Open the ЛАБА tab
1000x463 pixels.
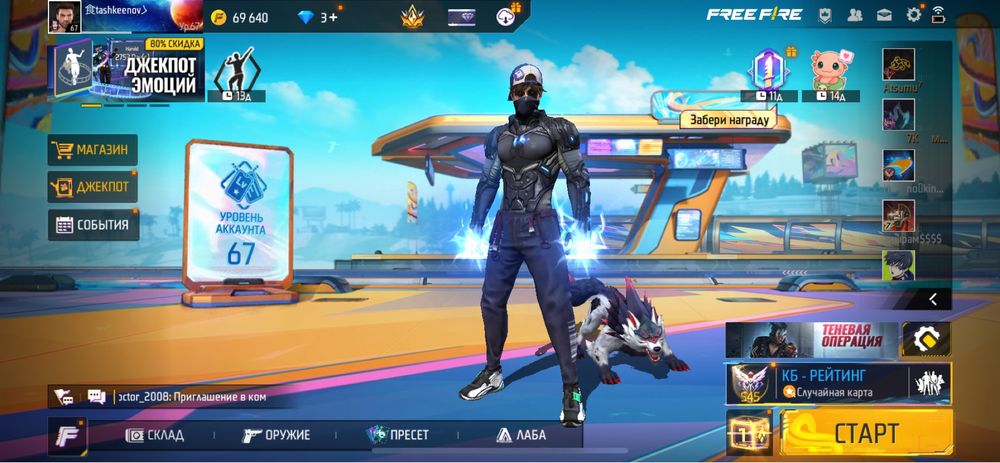521,435
